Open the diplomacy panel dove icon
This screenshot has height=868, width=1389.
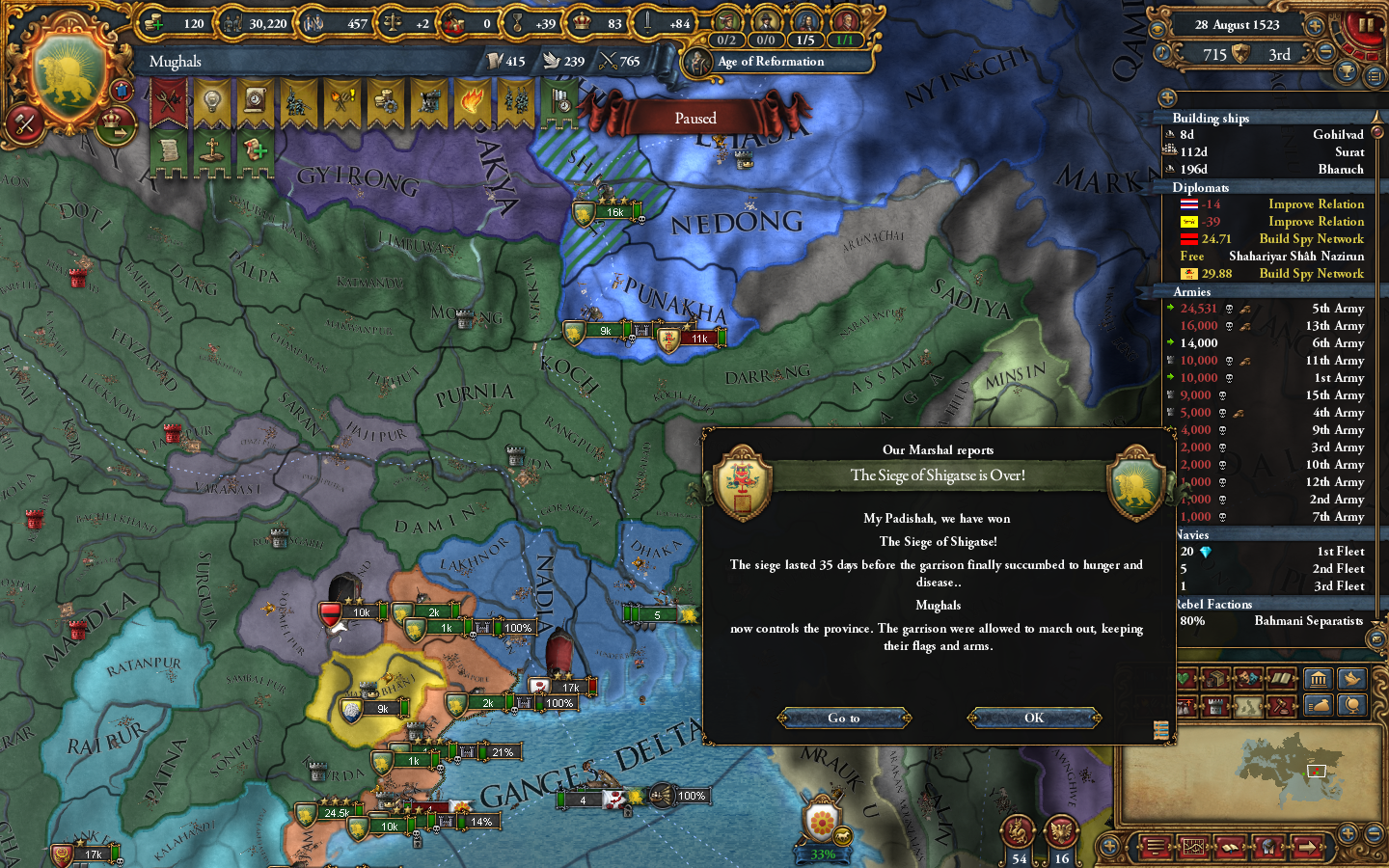point(1353,680)
